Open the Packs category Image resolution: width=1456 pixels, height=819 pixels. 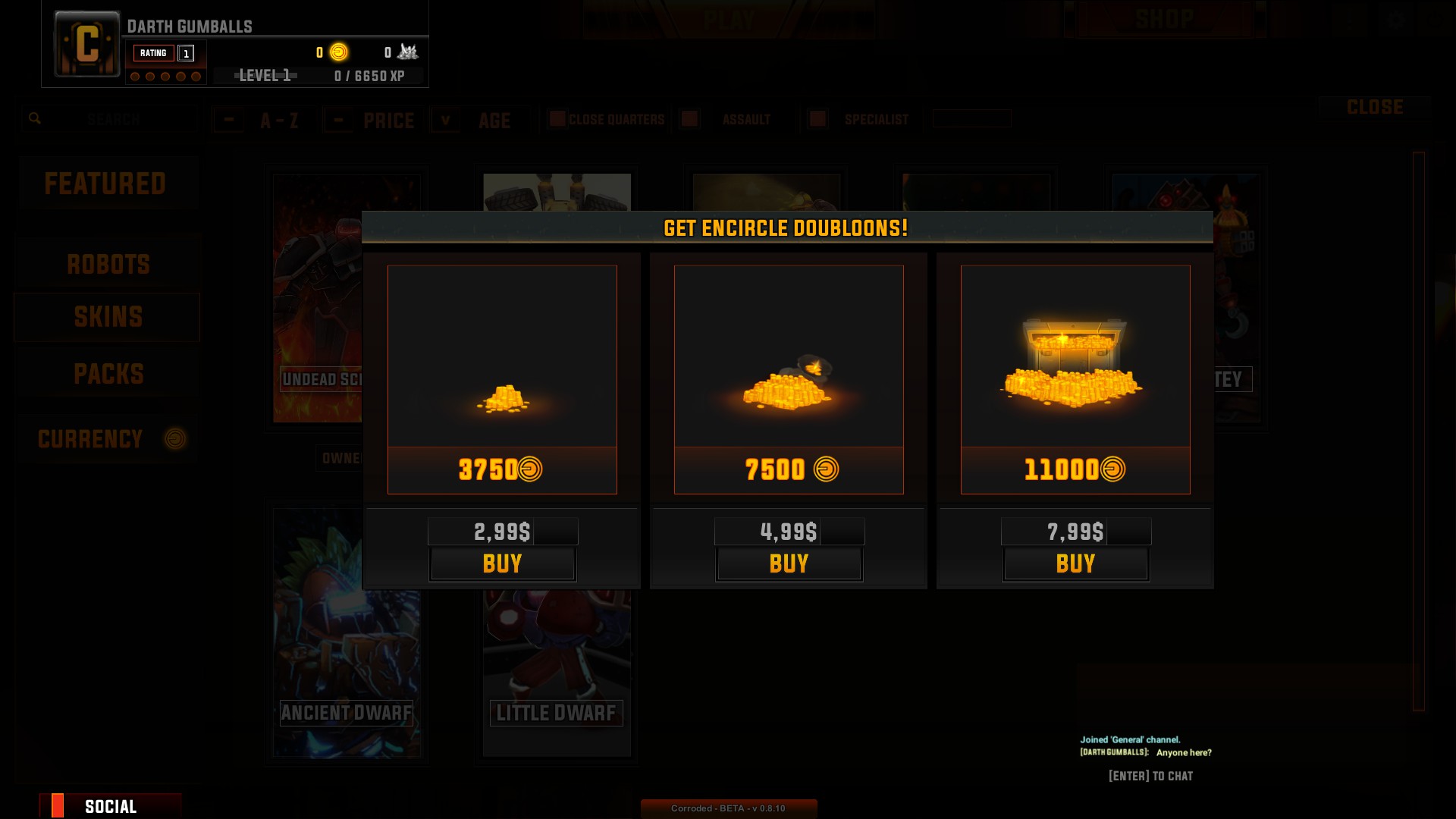(108, 374)
